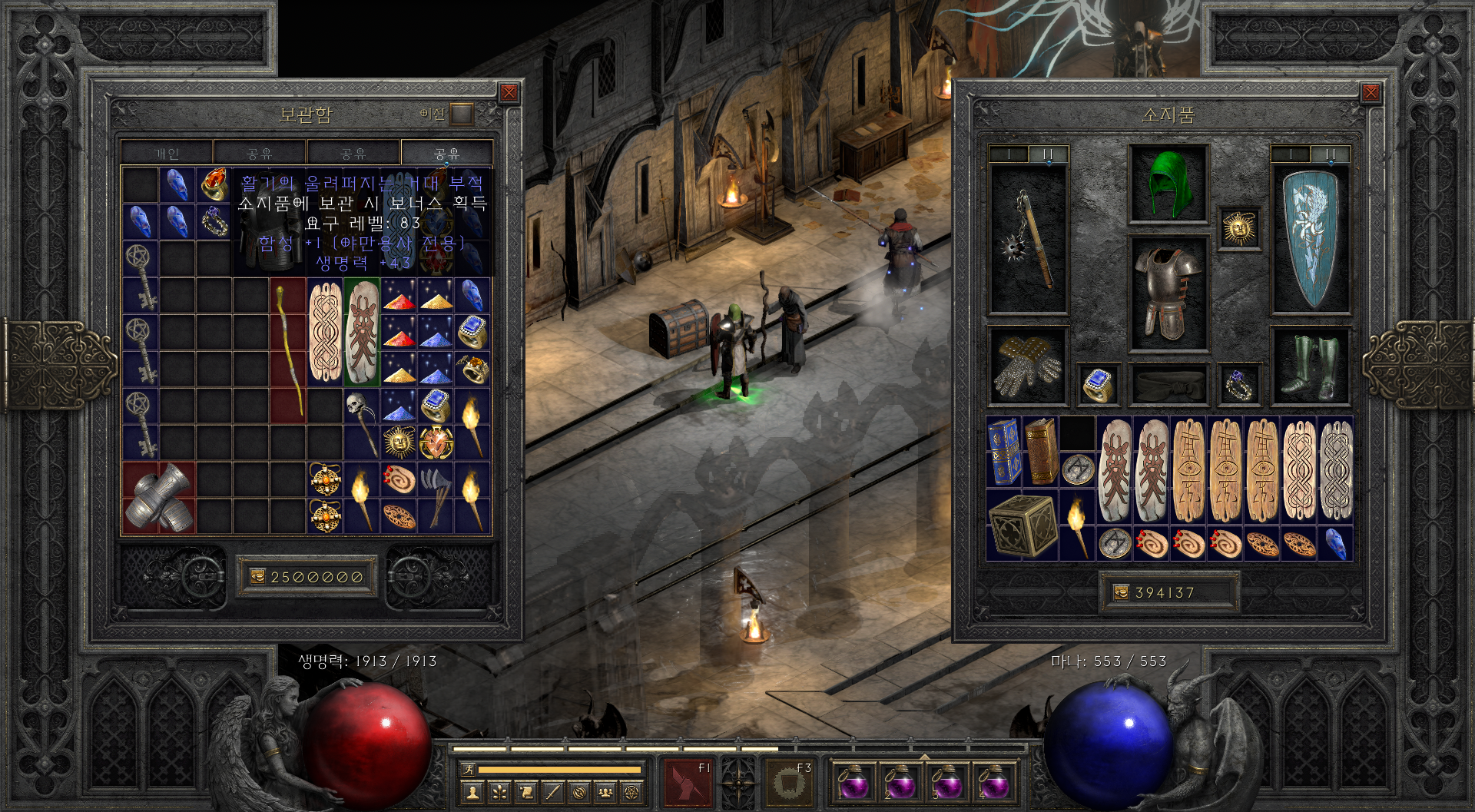The image size is (1475, 812).
Task: Open the F3 right skill selector
Action: pyautogui.click(x=788, y=782)
